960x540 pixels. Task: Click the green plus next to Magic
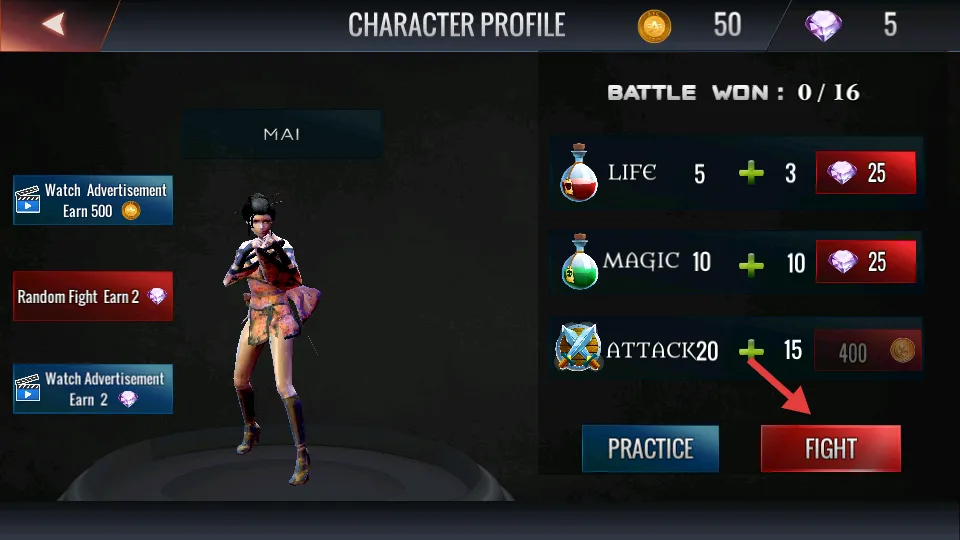point(751,264)
